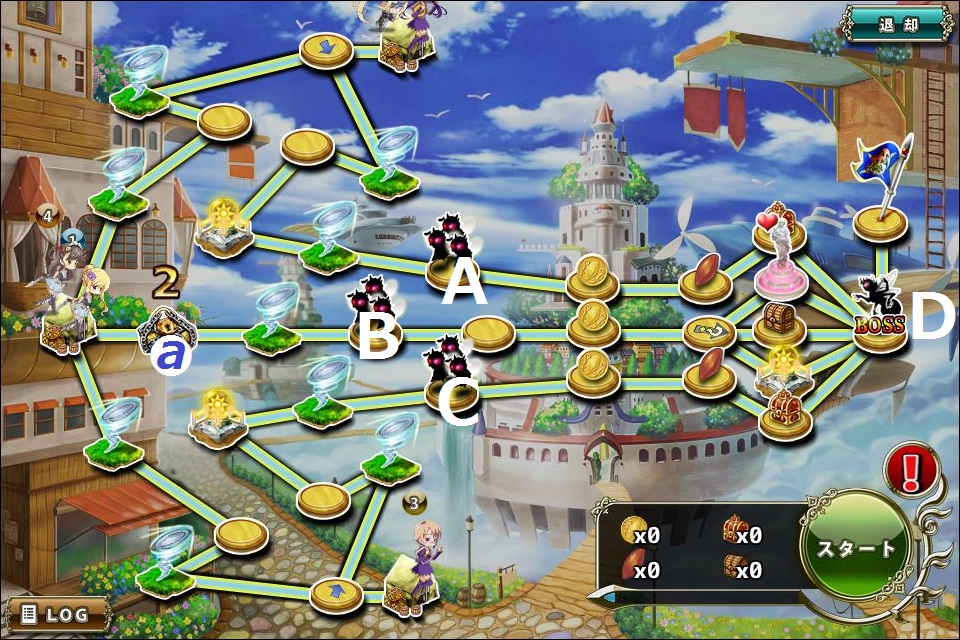This screenshot has width=960, height=640.
Task: Open the LOG panel
Action: (x=57, y=613)
